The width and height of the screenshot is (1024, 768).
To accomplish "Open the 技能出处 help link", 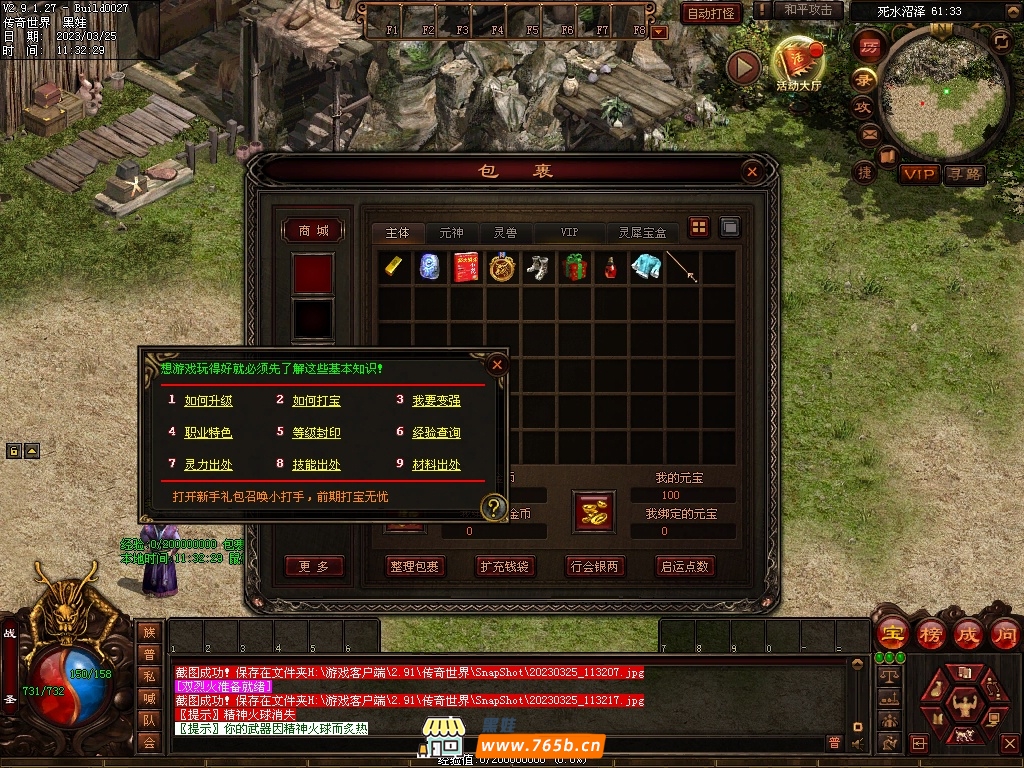I will coord(316,465).
